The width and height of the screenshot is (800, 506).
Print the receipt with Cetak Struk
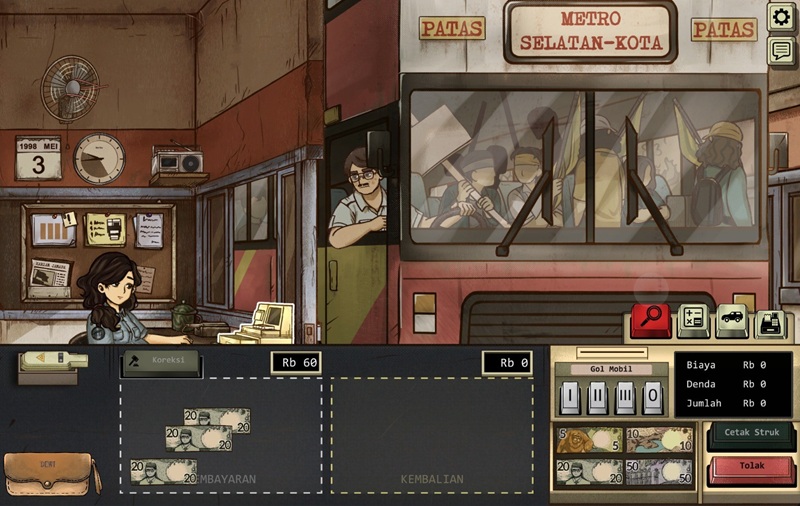751,434
